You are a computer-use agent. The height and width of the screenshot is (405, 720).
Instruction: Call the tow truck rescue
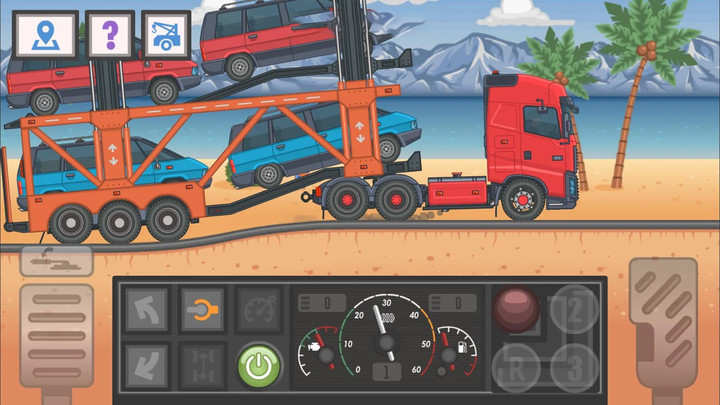point(166,36)
